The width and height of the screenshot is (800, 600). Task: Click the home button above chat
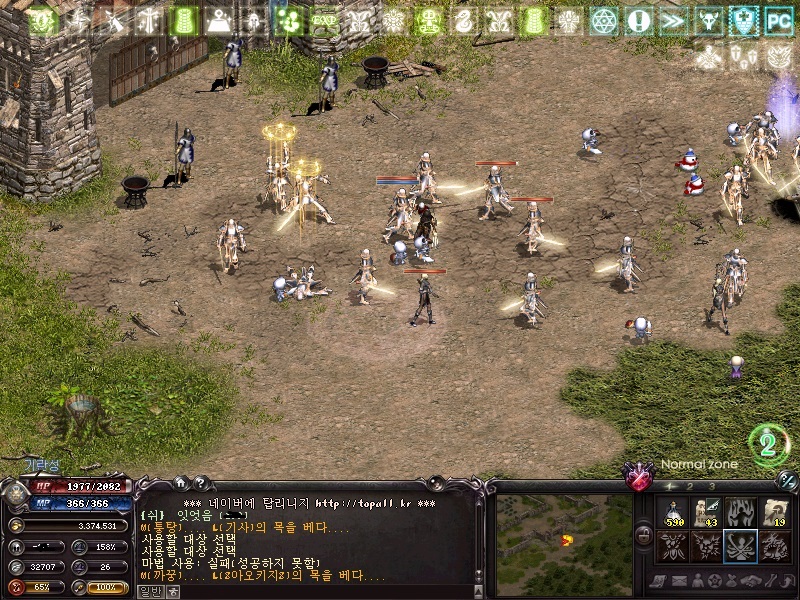(180, 483)
